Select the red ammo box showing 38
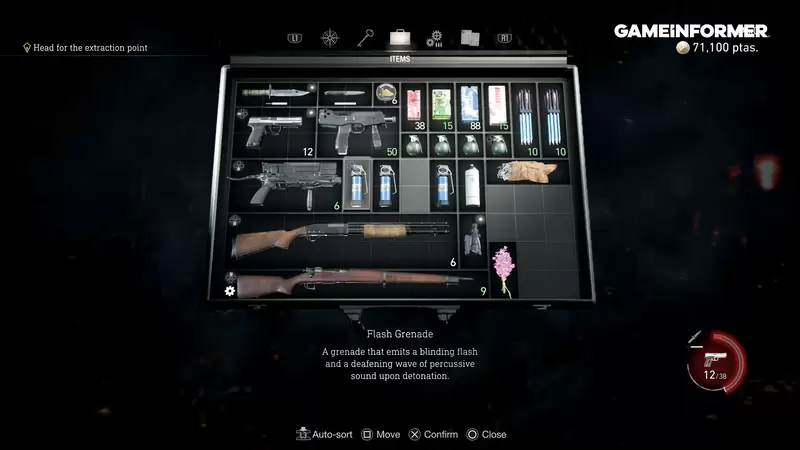 414,107
